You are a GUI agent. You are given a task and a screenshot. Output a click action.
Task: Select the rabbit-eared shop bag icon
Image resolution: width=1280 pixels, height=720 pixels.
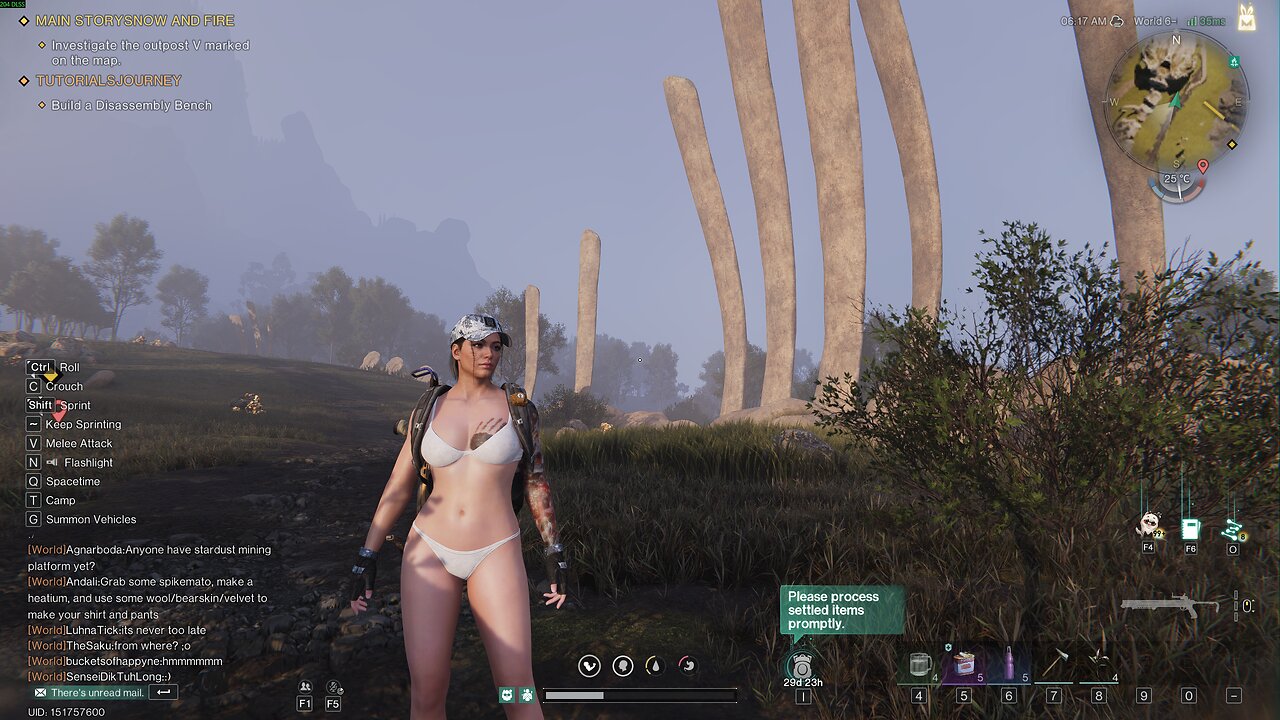click(1246, 17)
